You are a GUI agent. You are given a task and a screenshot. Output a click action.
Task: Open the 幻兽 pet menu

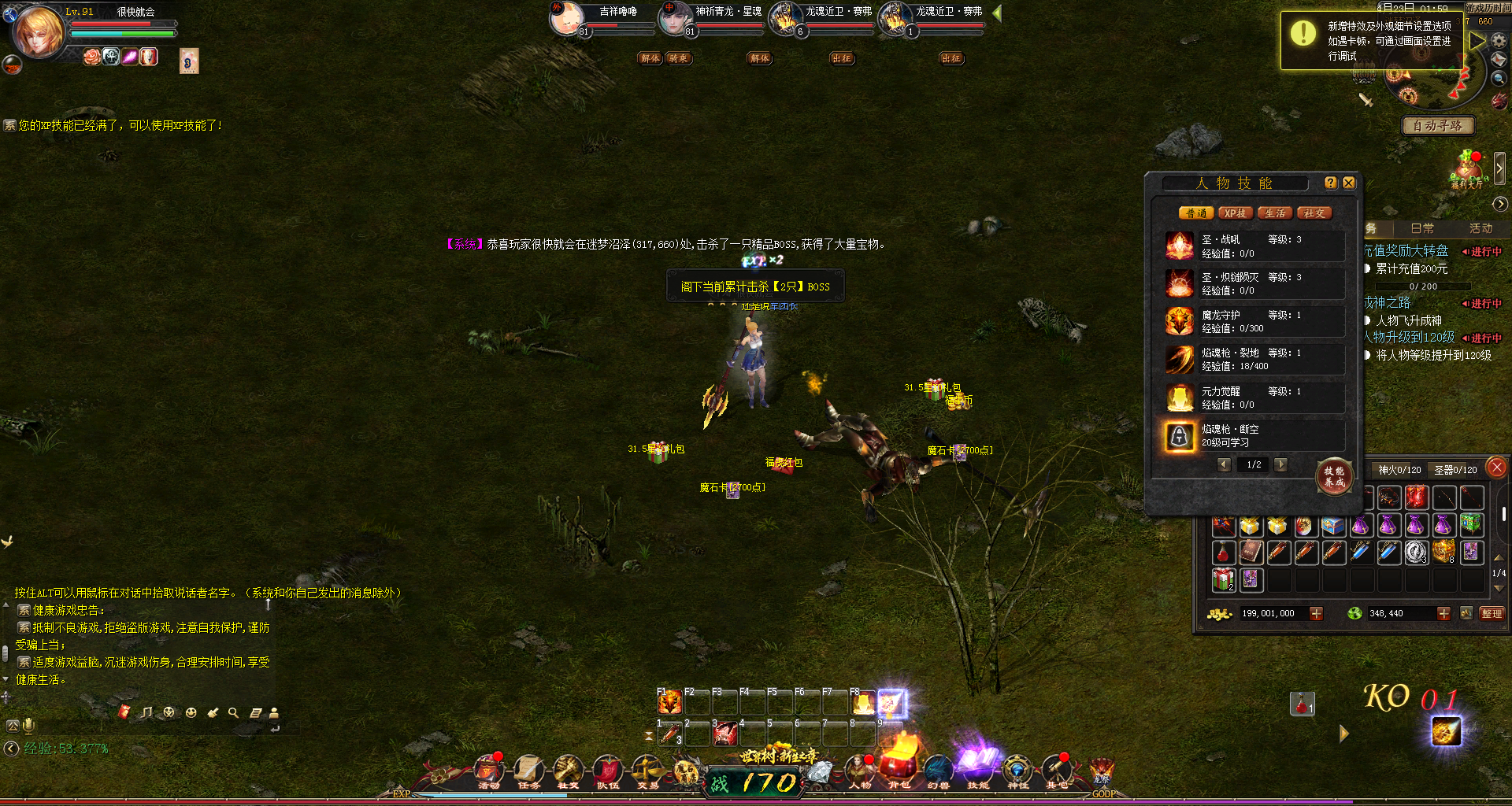pyautogui.click(x=938, y=773)
